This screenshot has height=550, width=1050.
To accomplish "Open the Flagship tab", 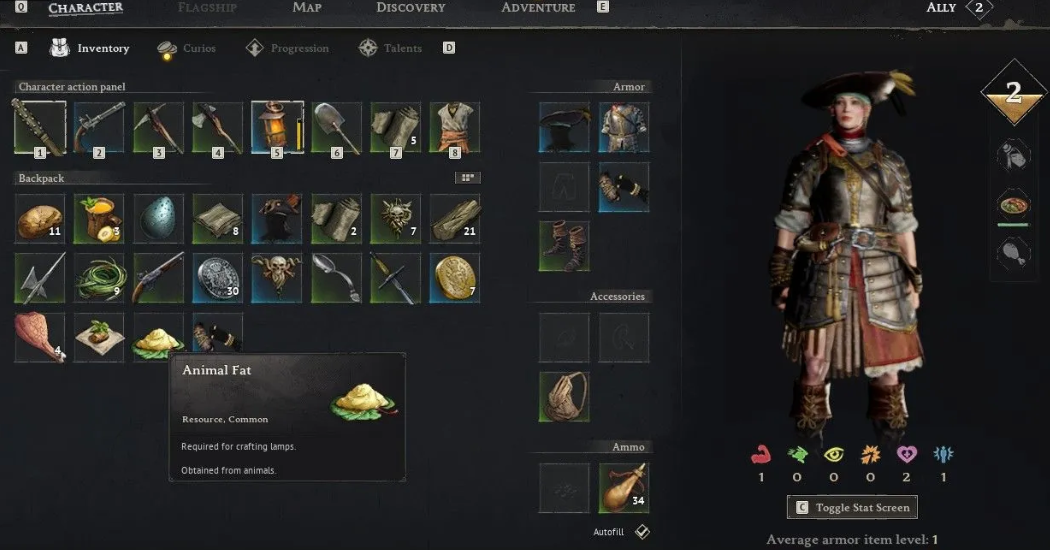I will 207,8.
